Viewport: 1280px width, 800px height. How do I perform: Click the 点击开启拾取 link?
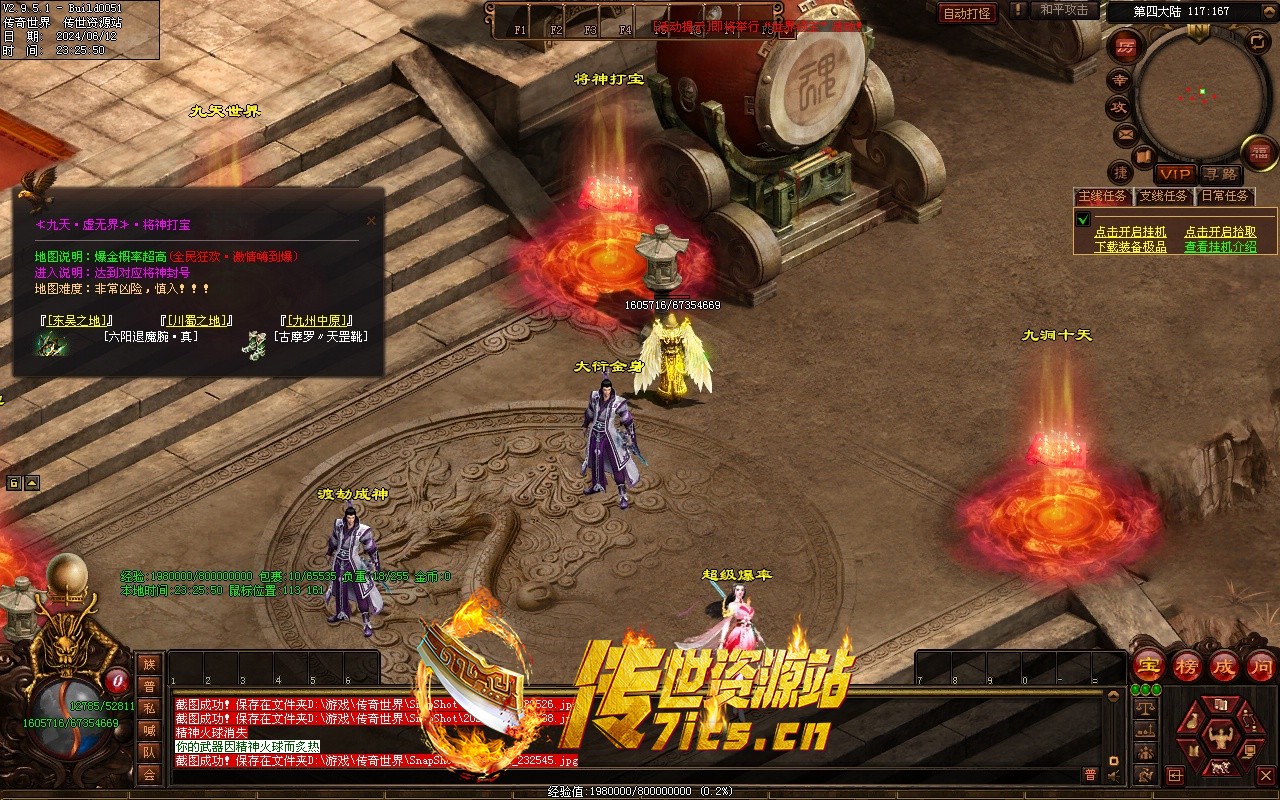pyautogui.click(x=1220, y=232)
